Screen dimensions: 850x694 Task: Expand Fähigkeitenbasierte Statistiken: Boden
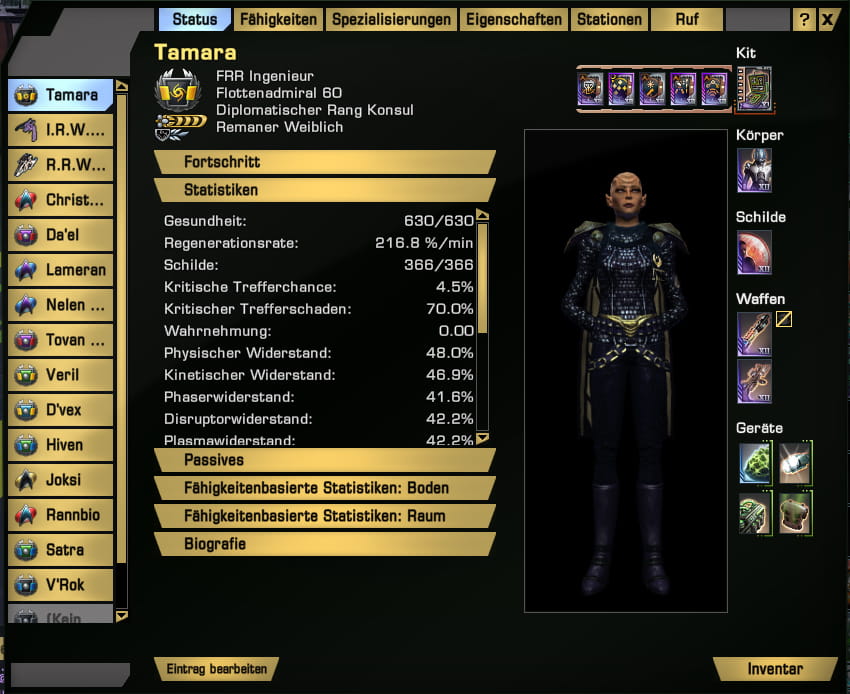pyautogui.click(x=325, y=488)
